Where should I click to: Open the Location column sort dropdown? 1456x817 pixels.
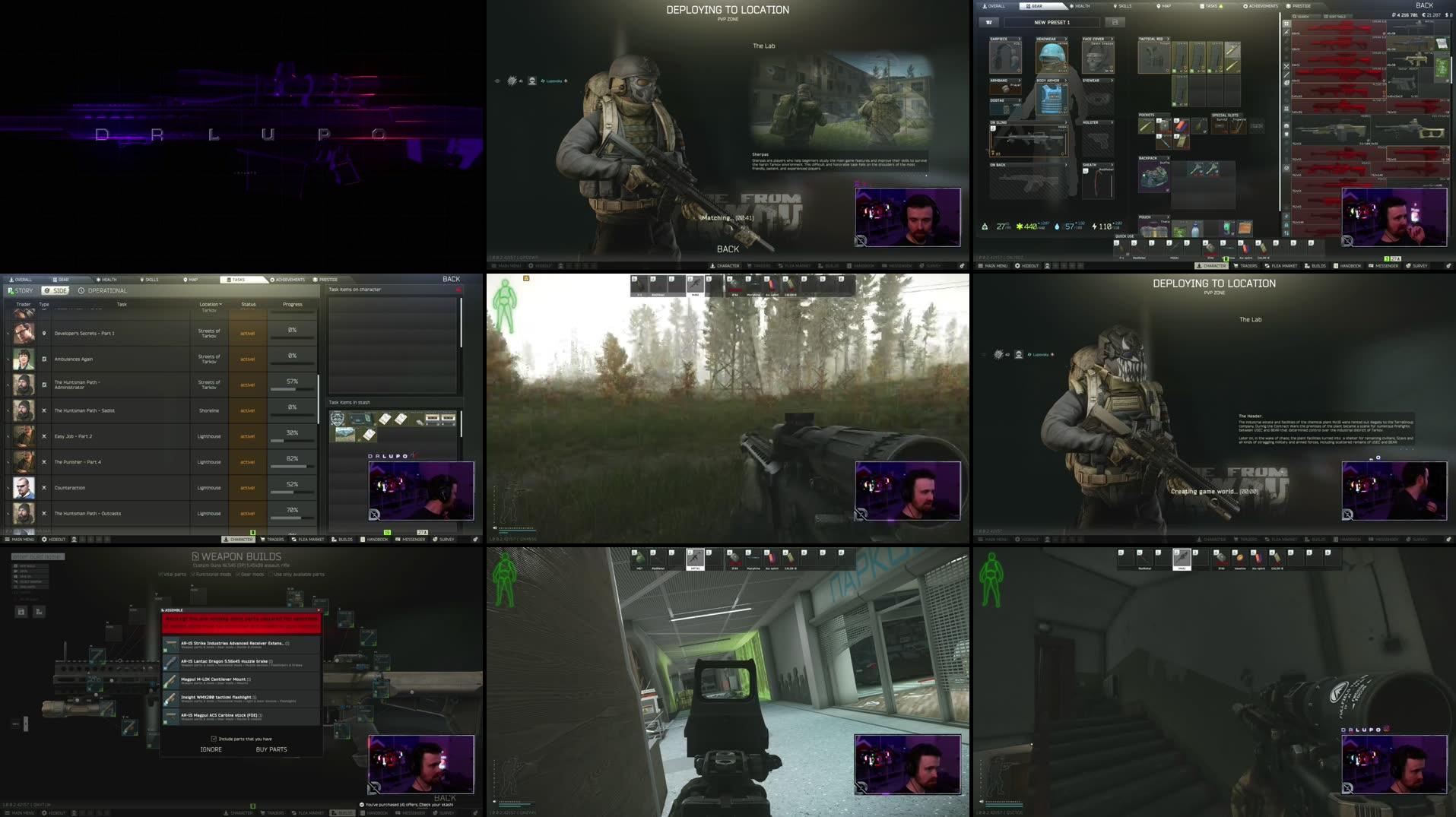[211, 303]
